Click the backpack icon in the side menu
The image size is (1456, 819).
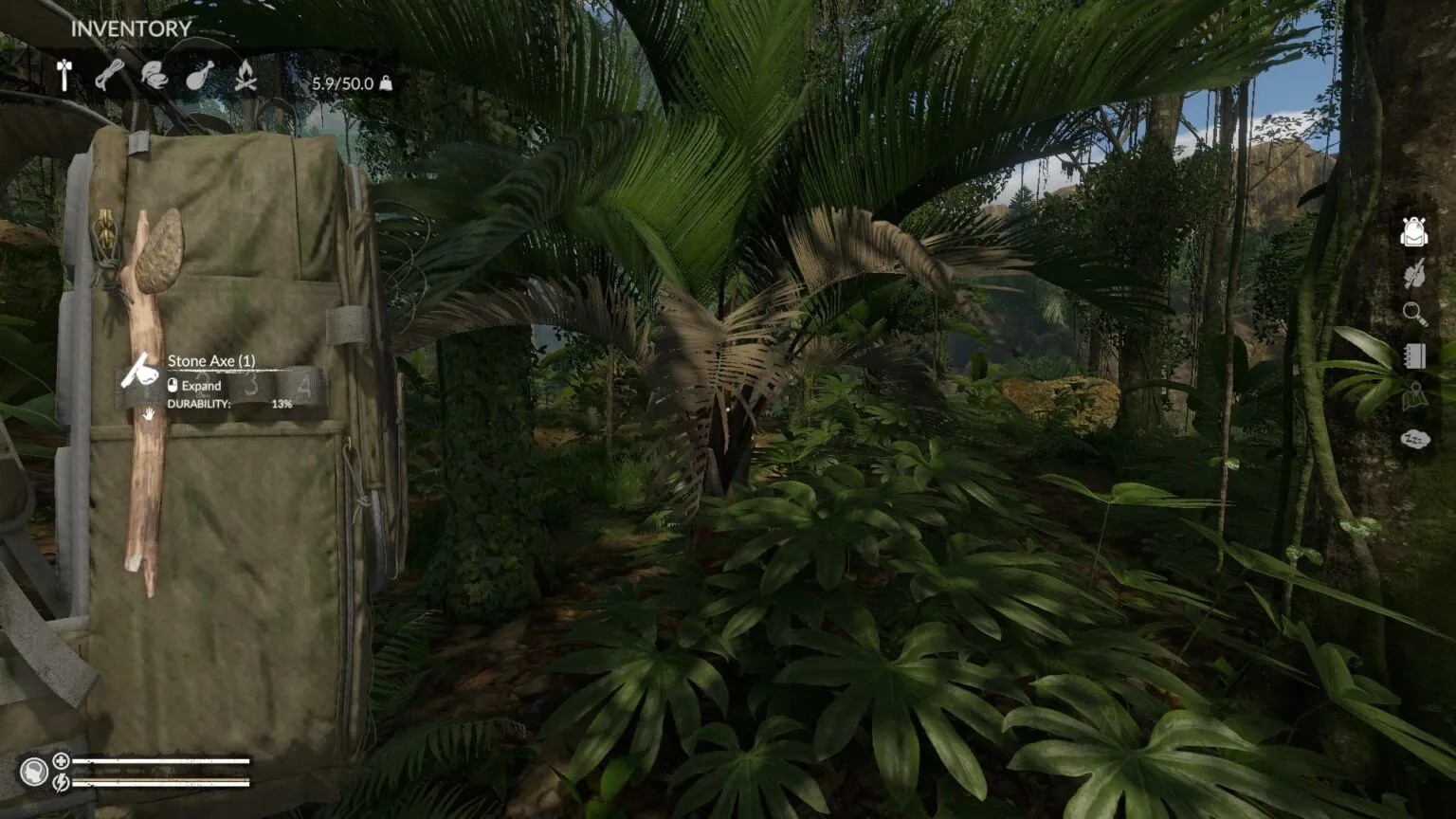click(x=1413, y=231)
